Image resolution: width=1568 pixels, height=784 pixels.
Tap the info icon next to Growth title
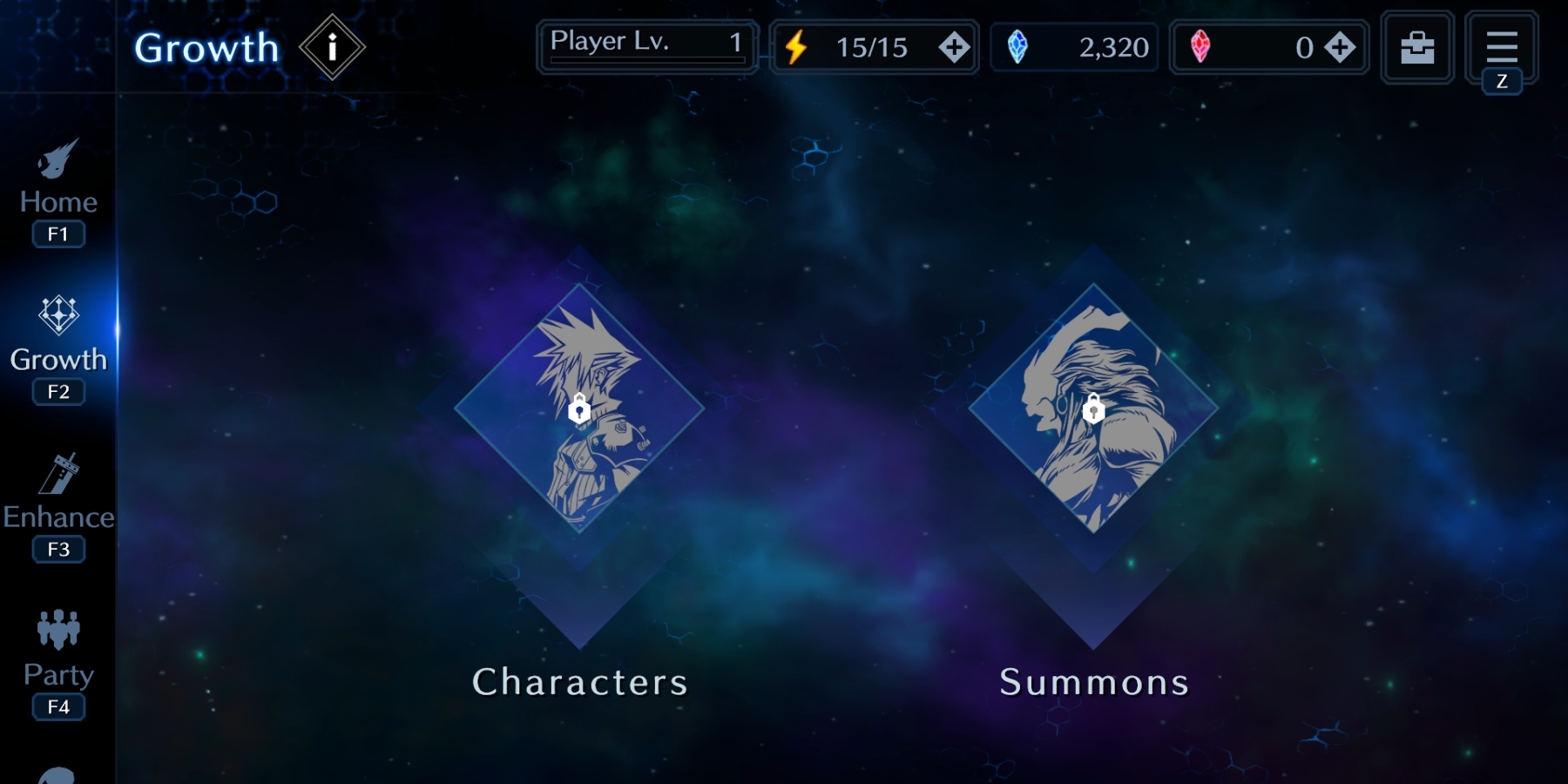coord(332,48)
